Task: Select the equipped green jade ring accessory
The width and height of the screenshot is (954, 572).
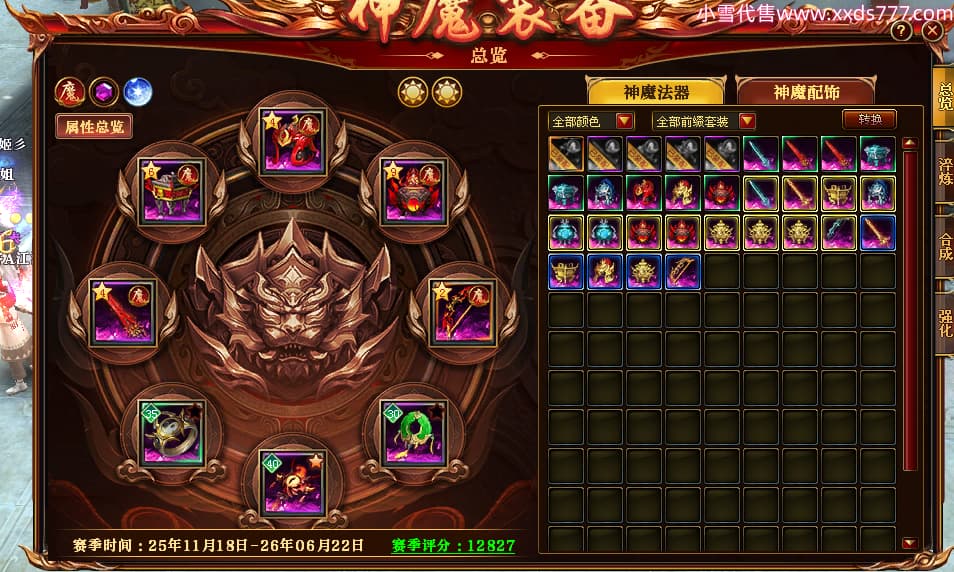Action: (412, 435)
